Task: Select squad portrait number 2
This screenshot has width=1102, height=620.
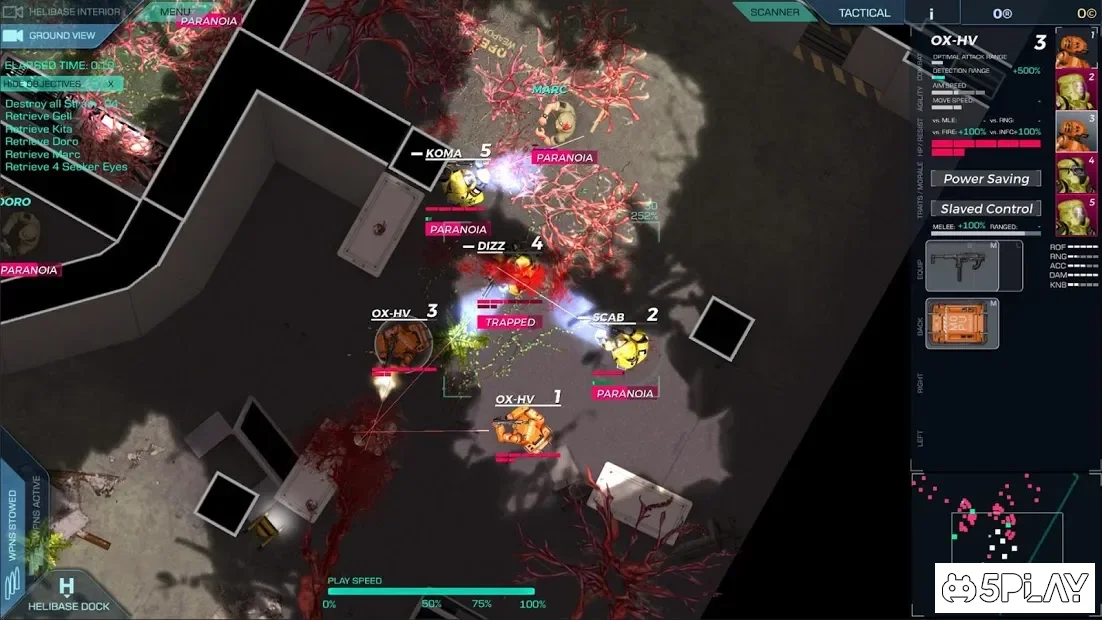Action: tap(1076, 90)
